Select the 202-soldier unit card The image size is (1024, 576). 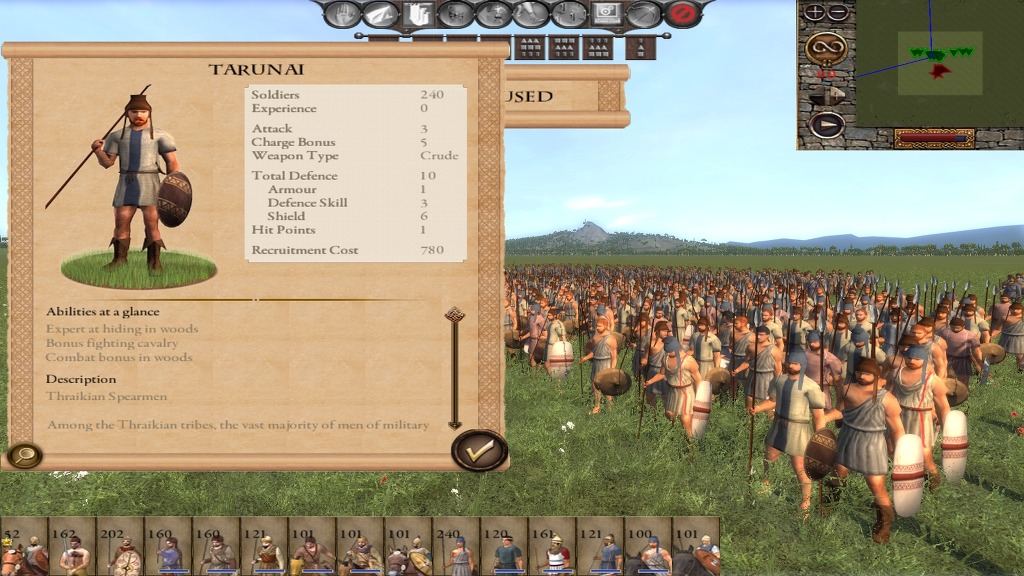click(x=120, y=546)
